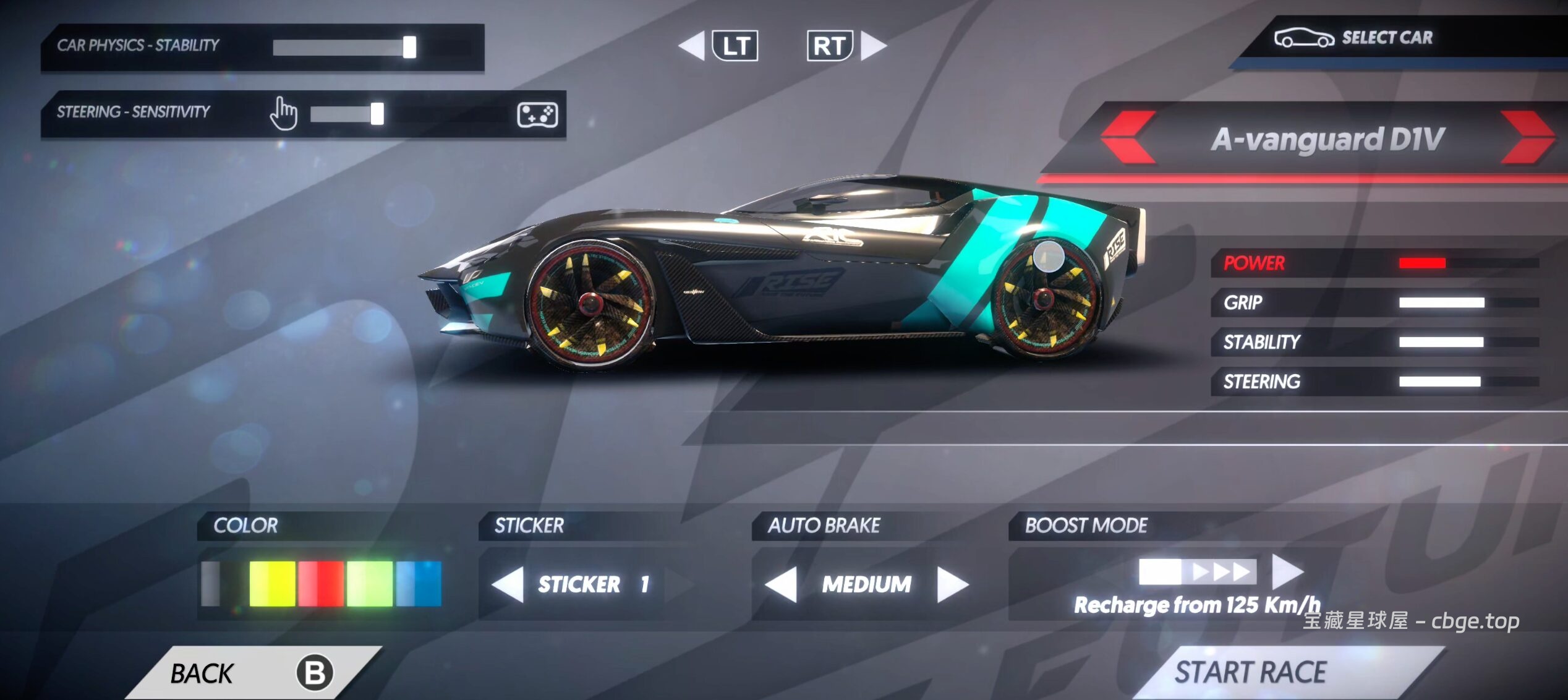Select the touch hand steering icon
This screenshot has width=1568, height=700.
pyautogui.click(x=284, y=114)
